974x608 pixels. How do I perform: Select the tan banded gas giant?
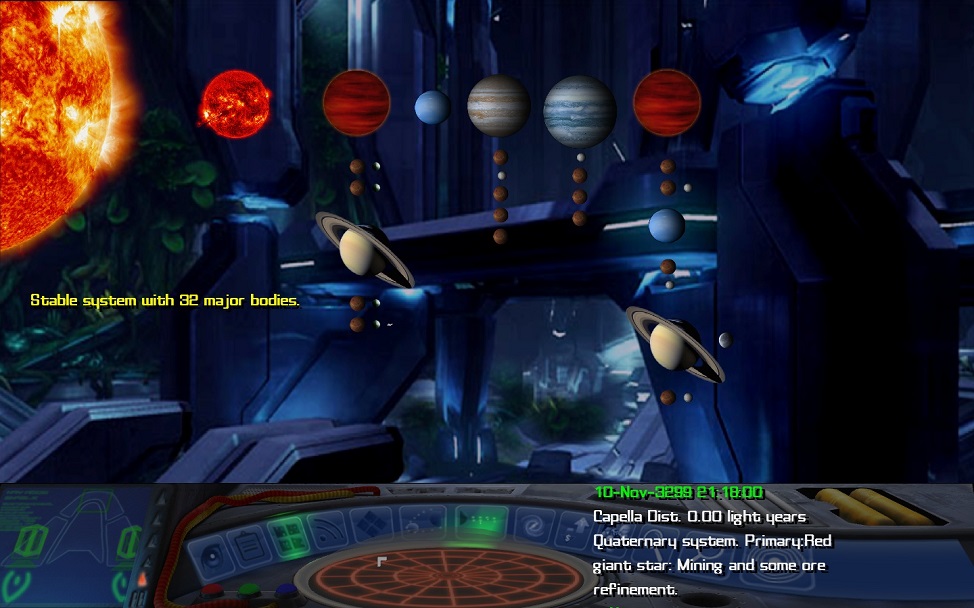coord(499,105)
